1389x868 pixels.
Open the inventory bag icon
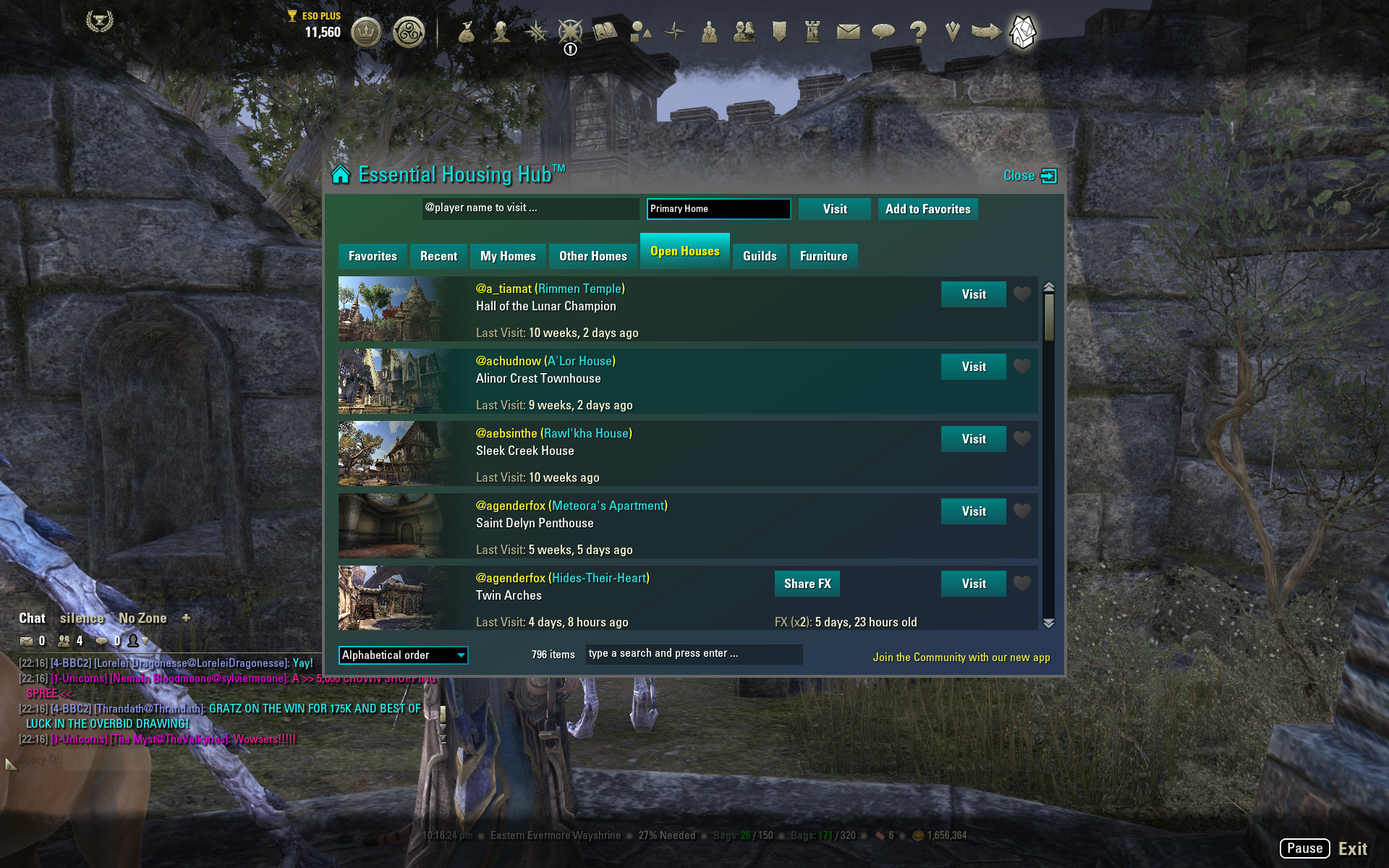coord(467,33)
